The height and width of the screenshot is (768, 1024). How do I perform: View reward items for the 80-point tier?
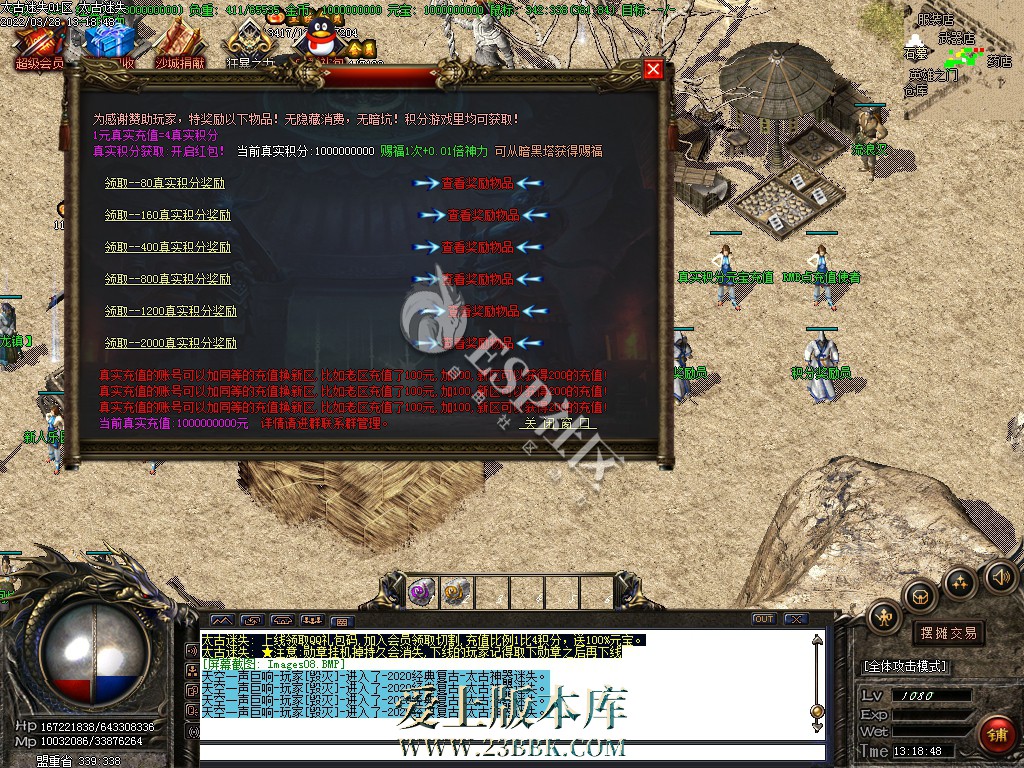point(480,183)
